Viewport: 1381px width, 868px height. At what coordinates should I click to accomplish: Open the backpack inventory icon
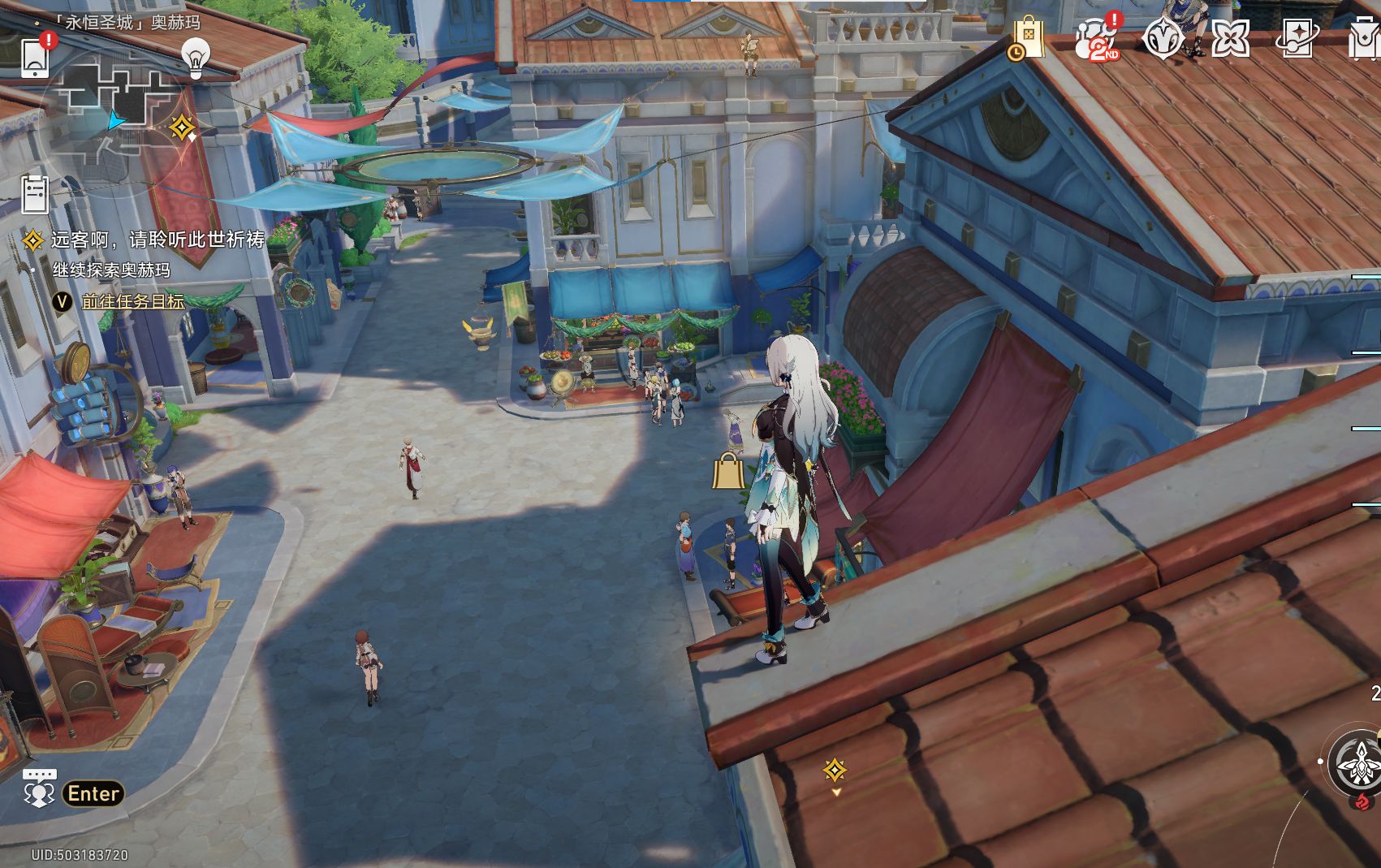1364,38
